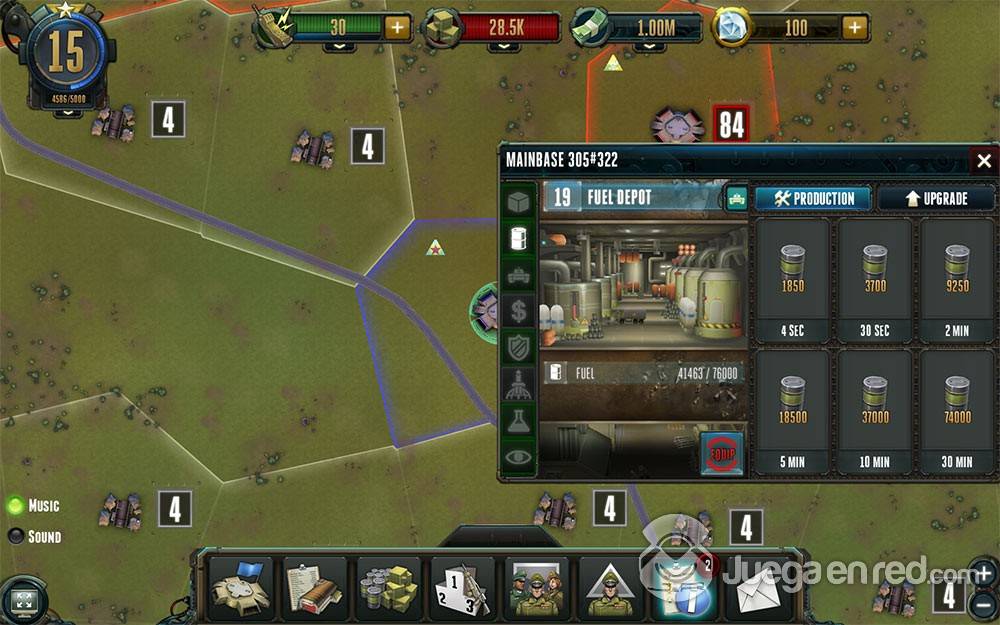Click the fullscreen expand button

coord(22,599)
